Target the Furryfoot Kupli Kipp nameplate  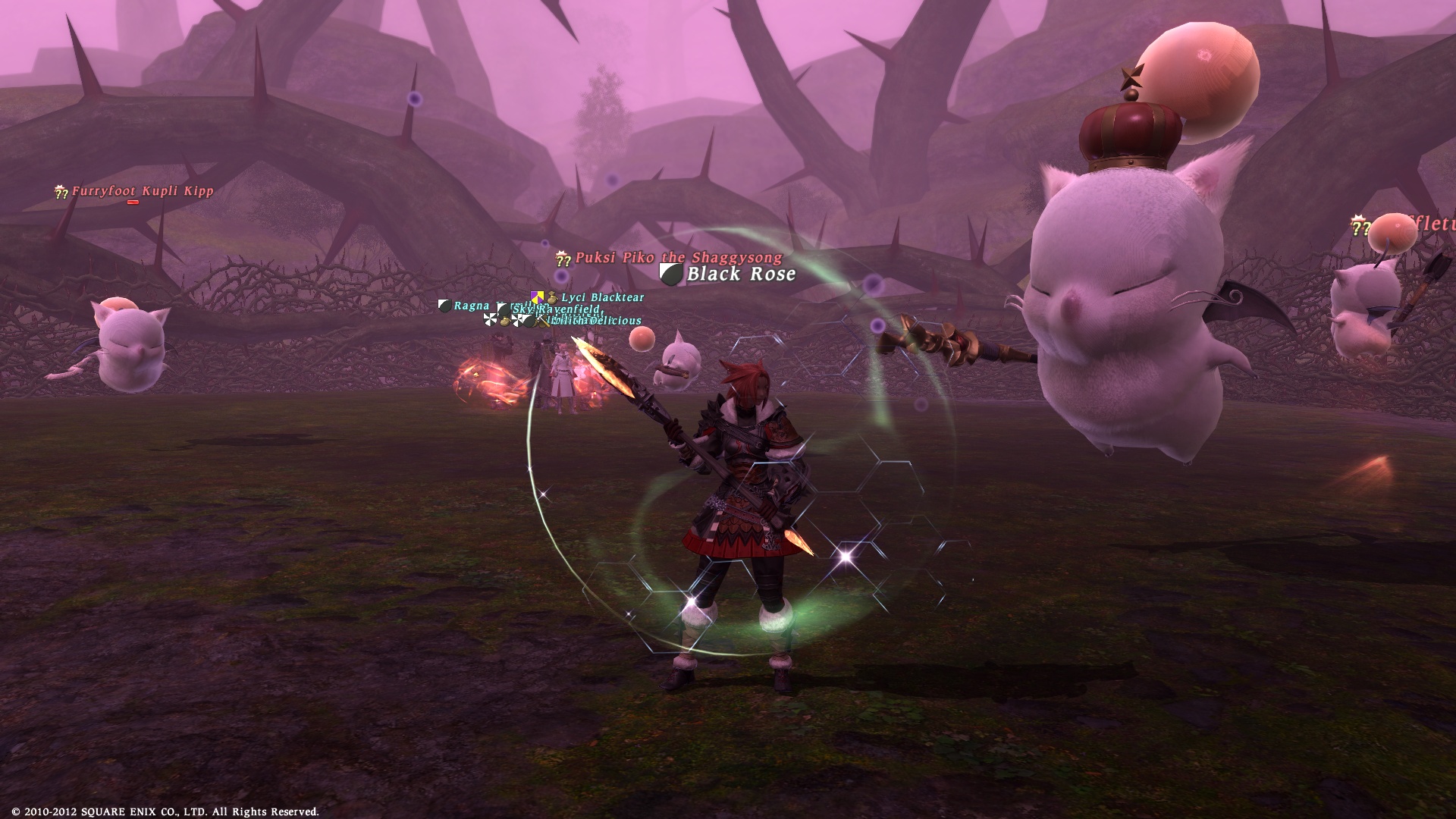142,191
